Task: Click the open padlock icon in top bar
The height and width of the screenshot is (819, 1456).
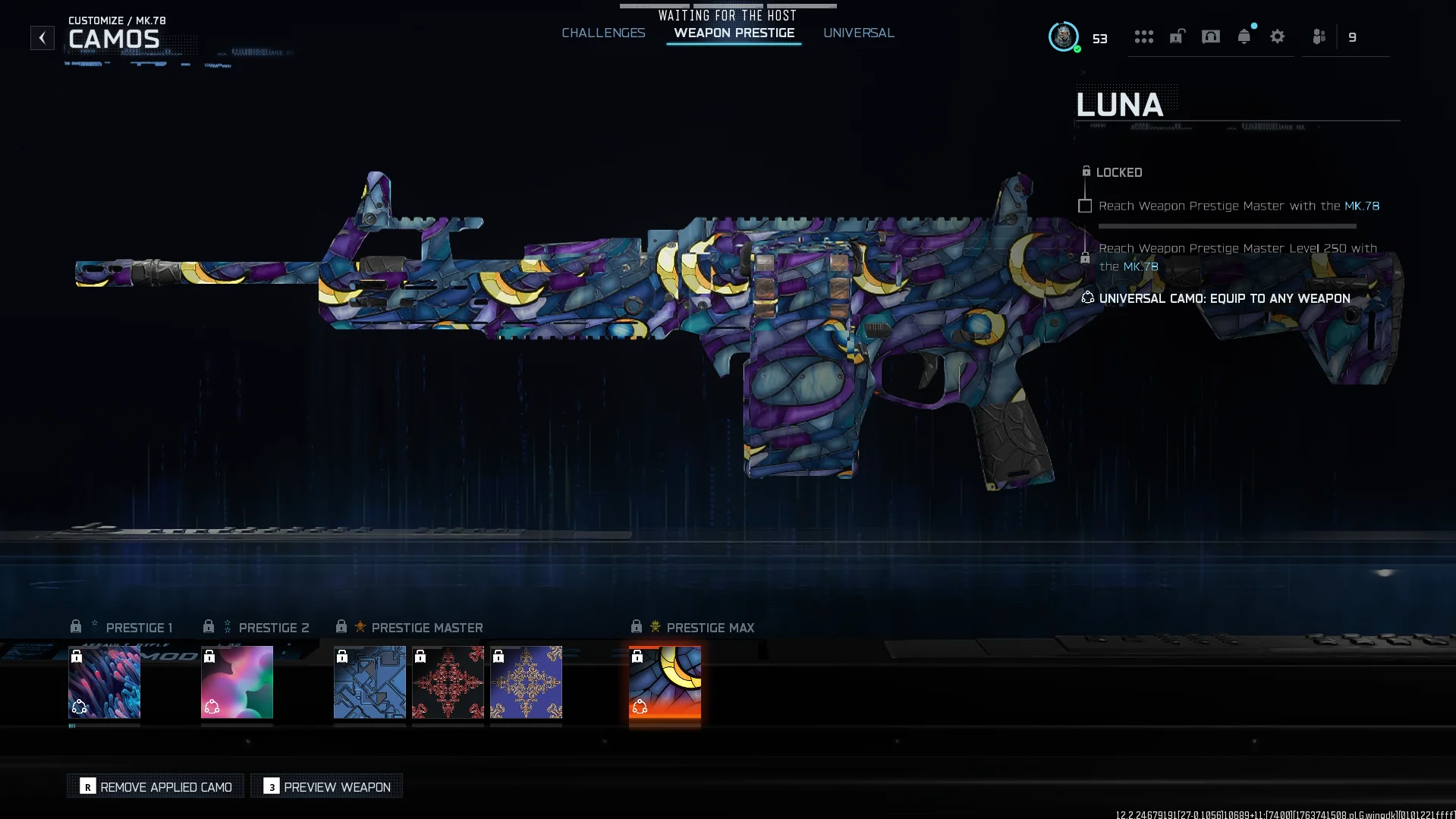Action: (1177, 36)
